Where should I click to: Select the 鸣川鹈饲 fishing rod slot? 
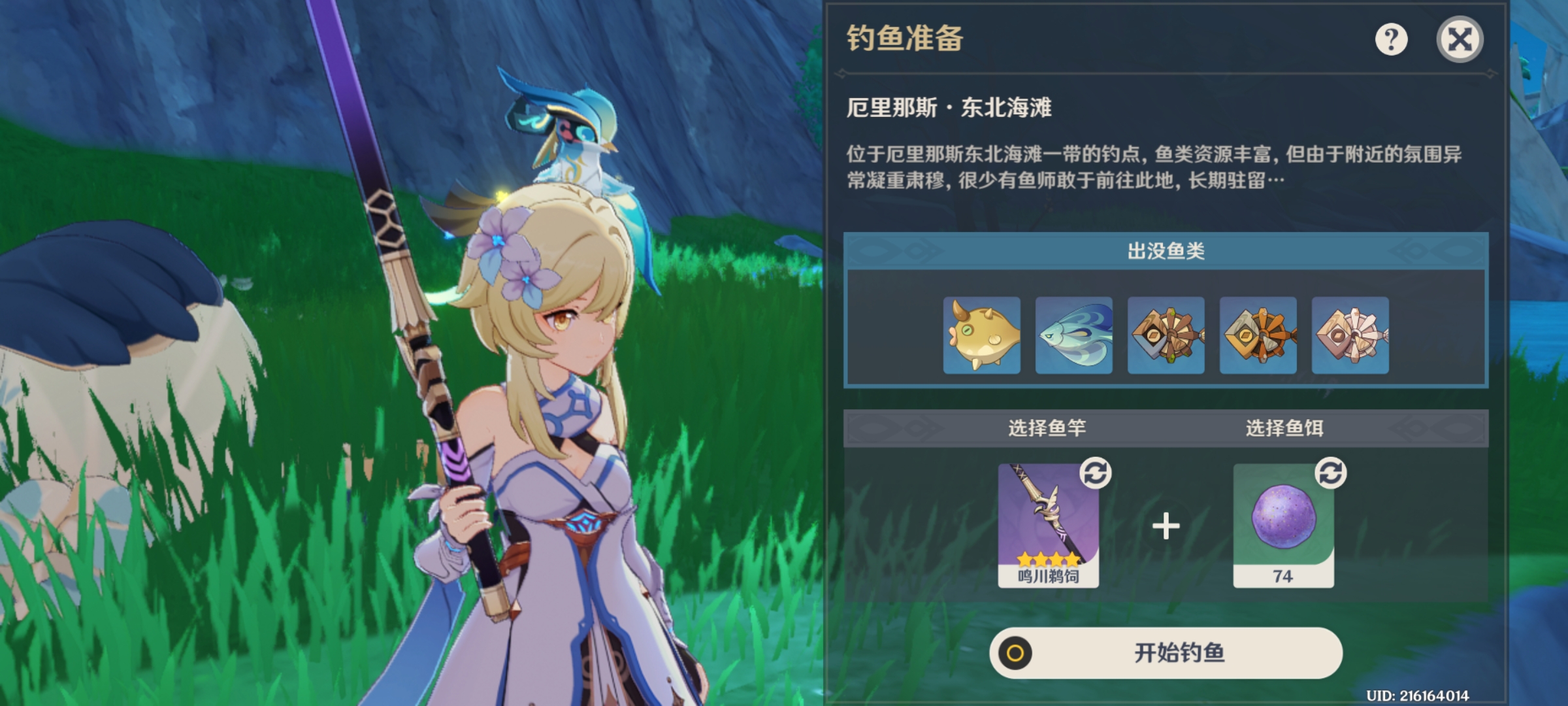1048,525
